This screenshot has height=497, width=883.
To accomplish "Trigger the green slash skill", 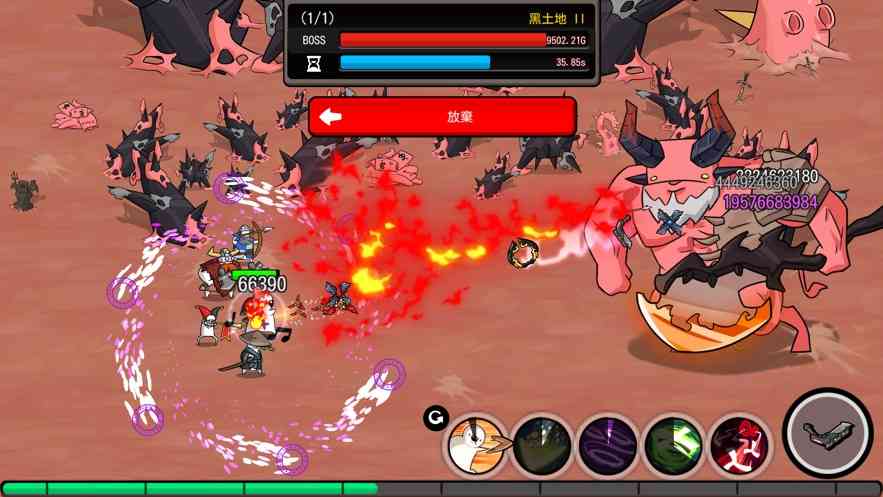I will pos(672,444).
